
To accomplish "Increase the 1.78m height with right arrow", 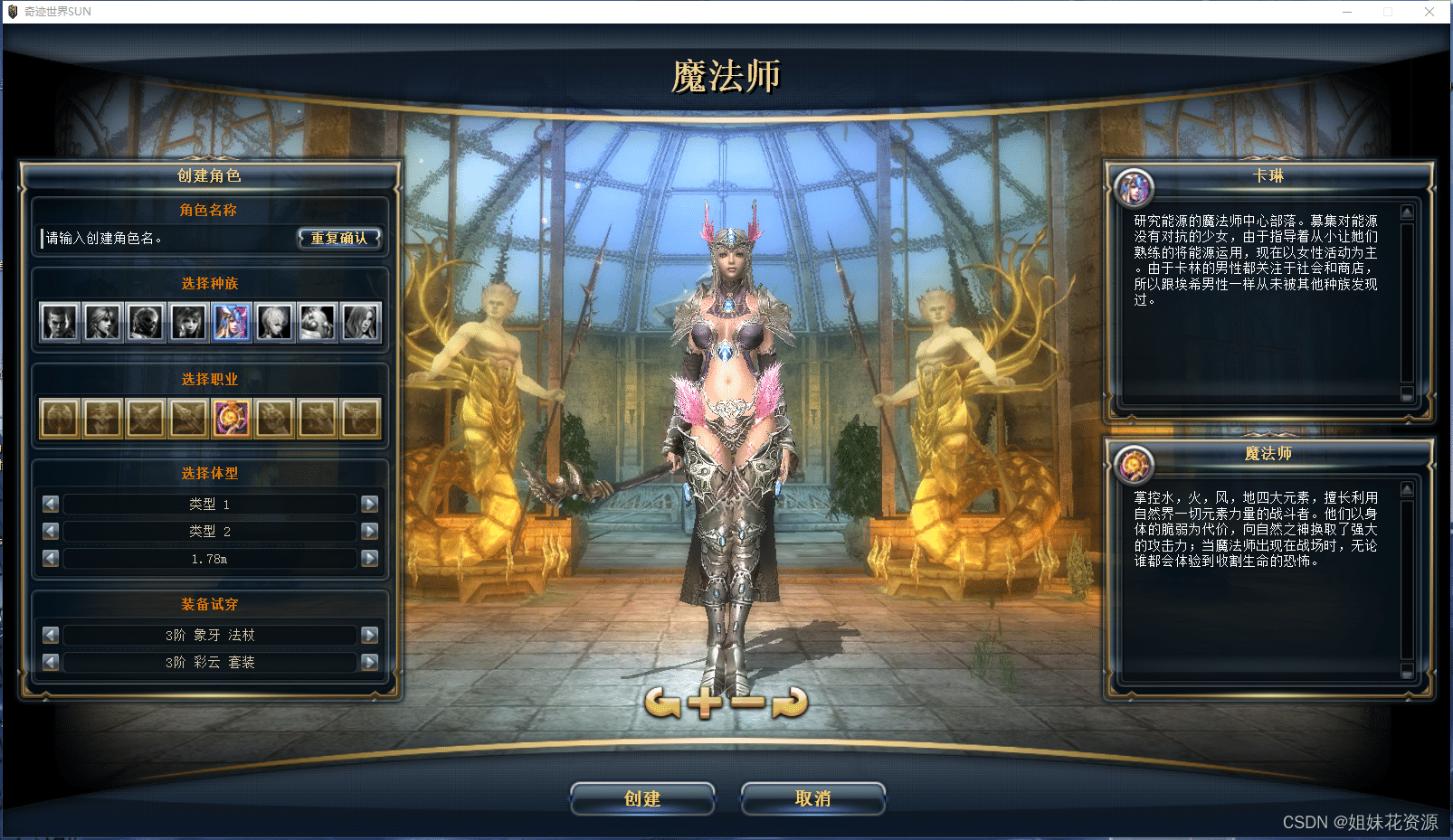I will point(369,558).
